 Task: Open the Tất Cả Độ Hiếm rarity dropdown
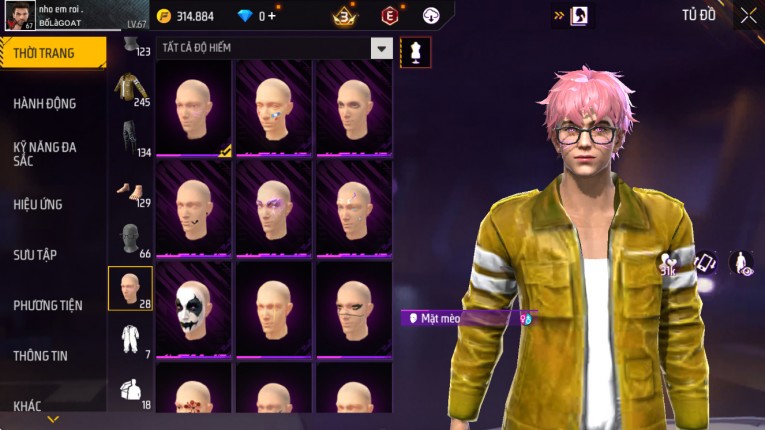(x=381, y=47)
